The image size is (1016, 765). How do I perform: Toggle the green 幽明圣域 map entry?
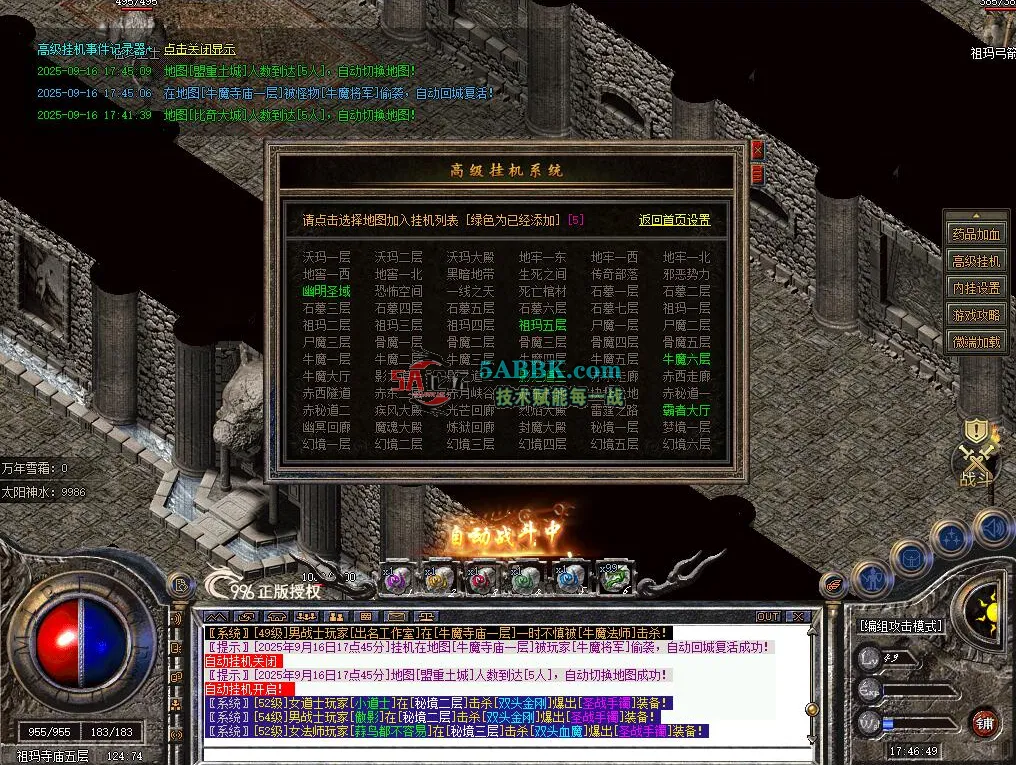point(327,291)
